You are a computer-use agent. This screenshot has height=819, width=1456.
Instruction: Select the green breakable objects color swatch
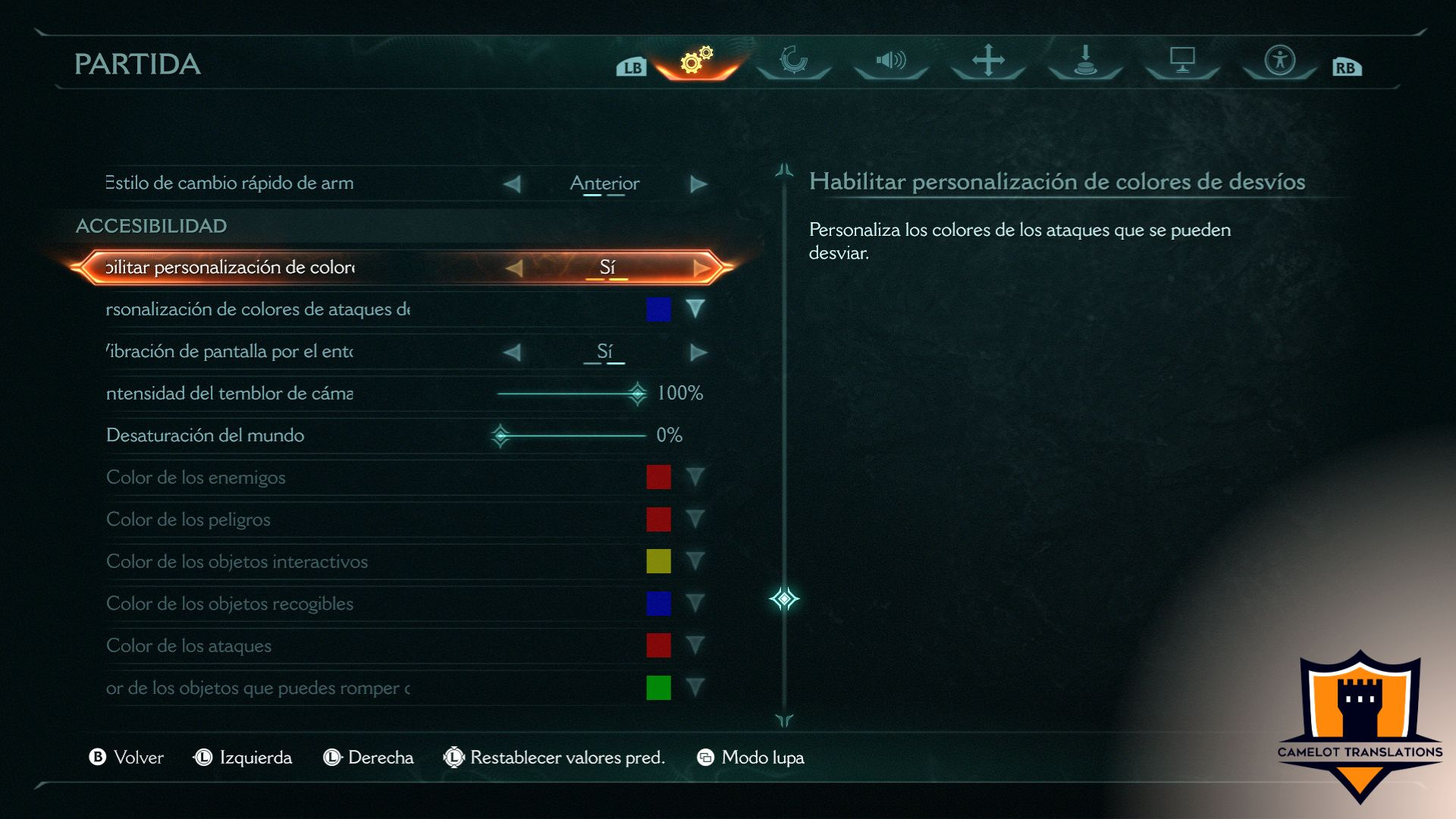[x=658, y=688]
